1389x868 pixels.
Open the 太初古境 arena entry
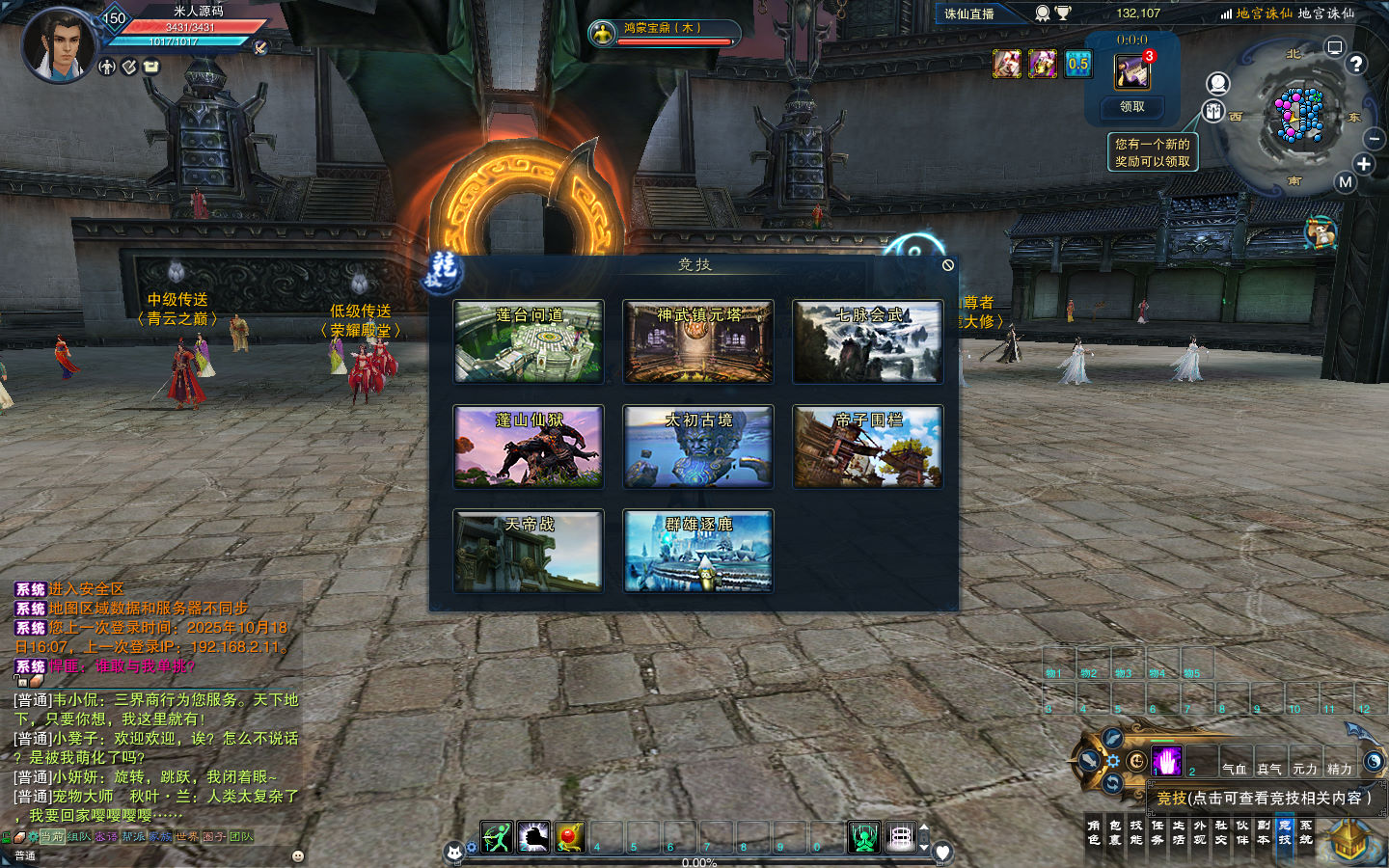(x=698, y=447)
